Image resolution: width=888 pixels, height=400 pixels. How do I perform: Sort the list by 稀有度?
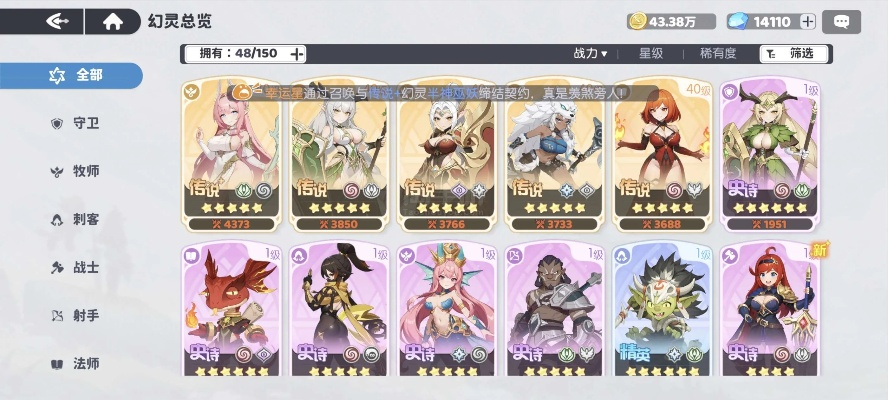717,53
